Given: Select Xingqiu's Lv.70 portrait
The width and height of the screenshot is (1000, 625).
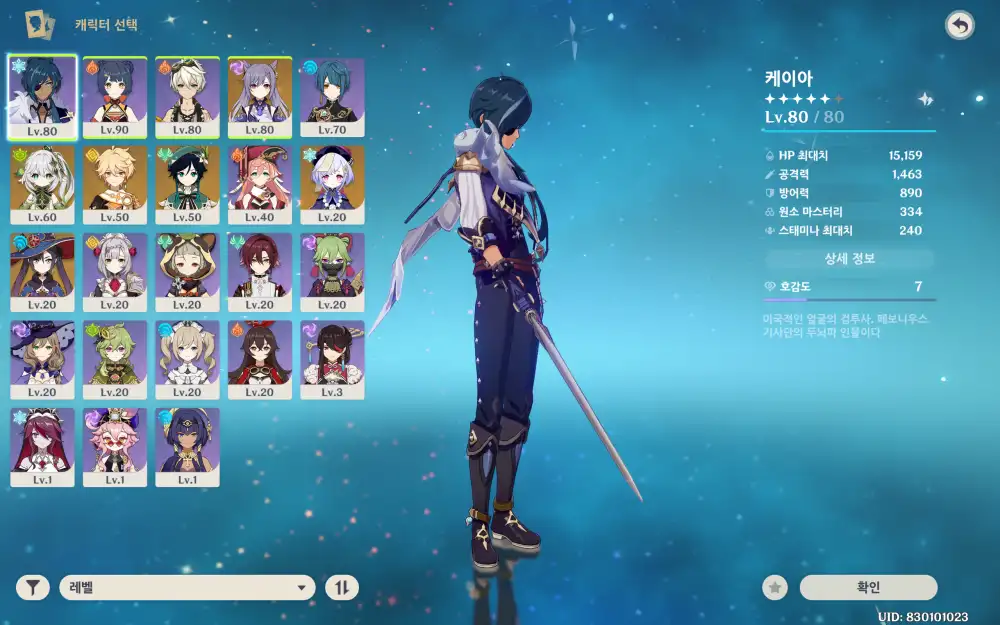Looking at the screenshot, I should coord(332,96).
